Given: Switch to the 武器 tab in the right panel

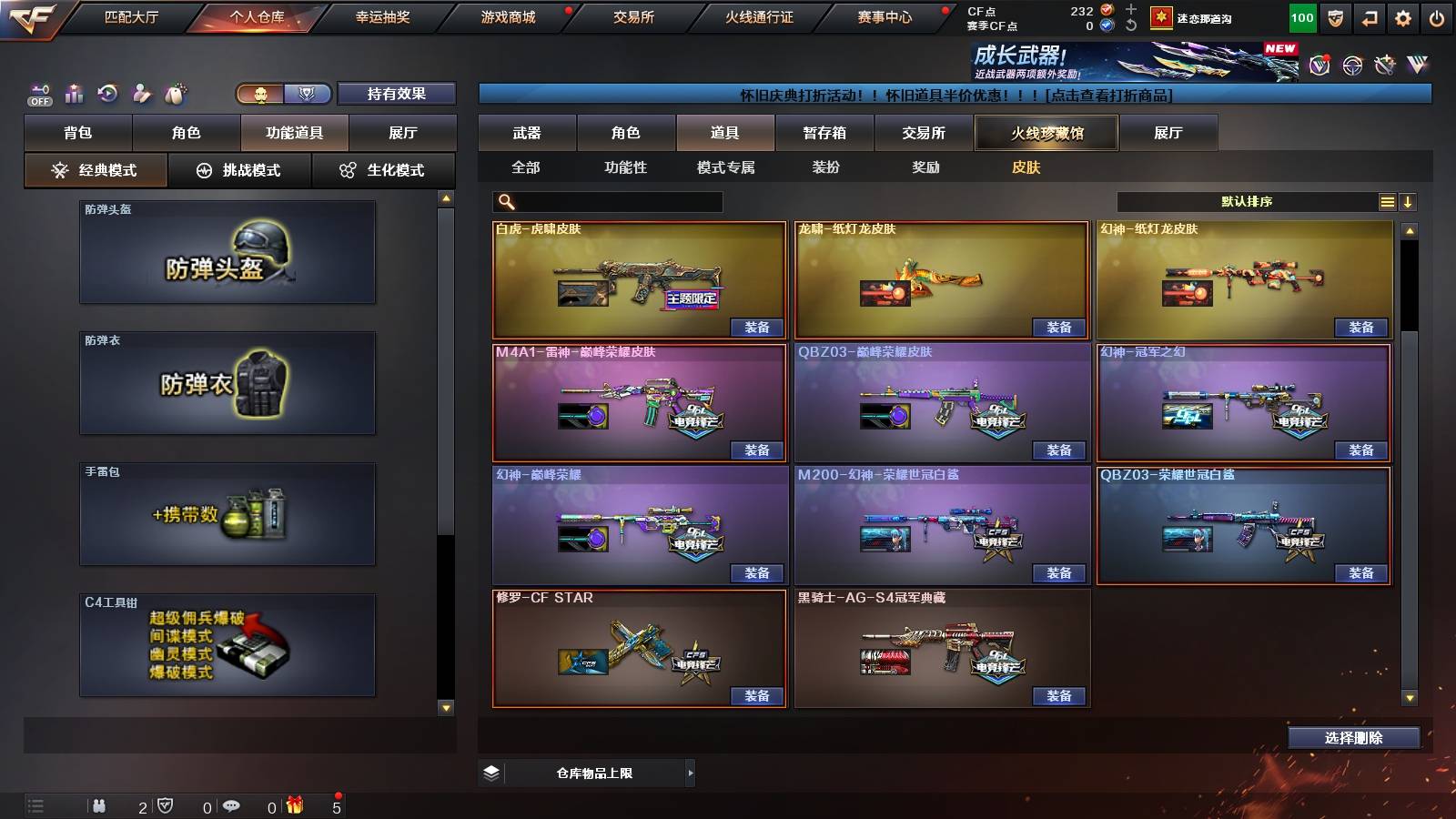Looking at the screenshot, I should tap(528, 132).
